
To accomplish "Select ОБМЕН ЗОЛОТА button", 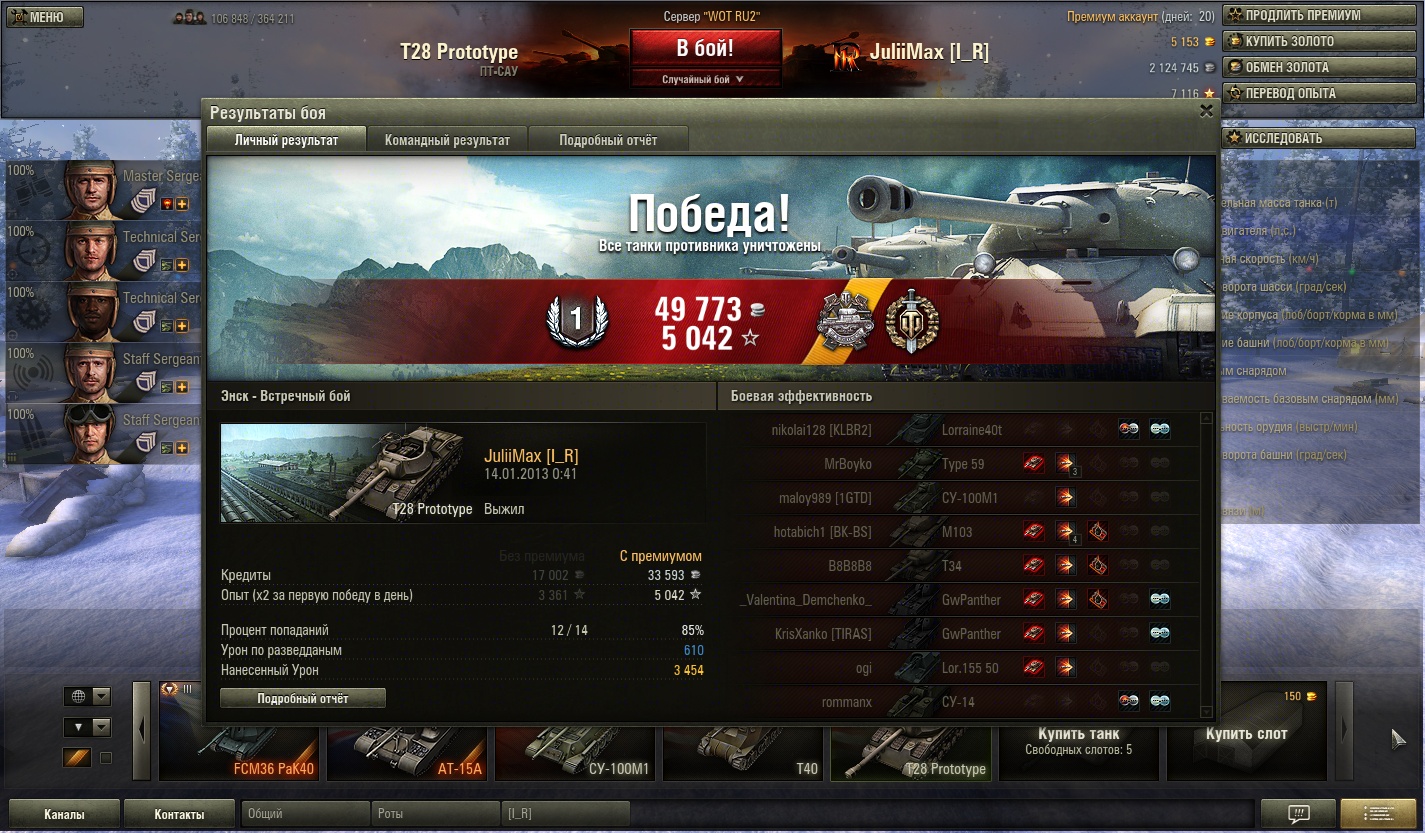I will point(1321,68).
